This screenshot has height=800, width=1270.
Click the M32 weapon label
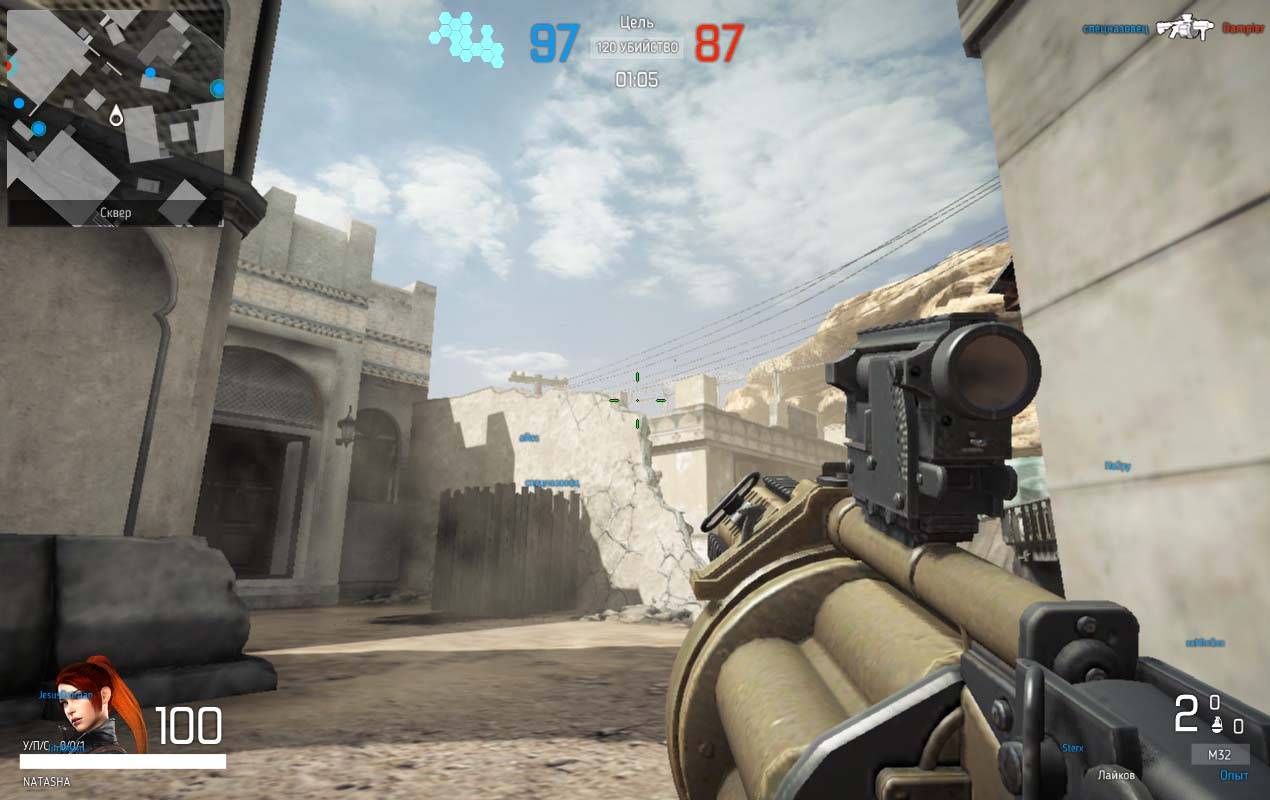1219,754
